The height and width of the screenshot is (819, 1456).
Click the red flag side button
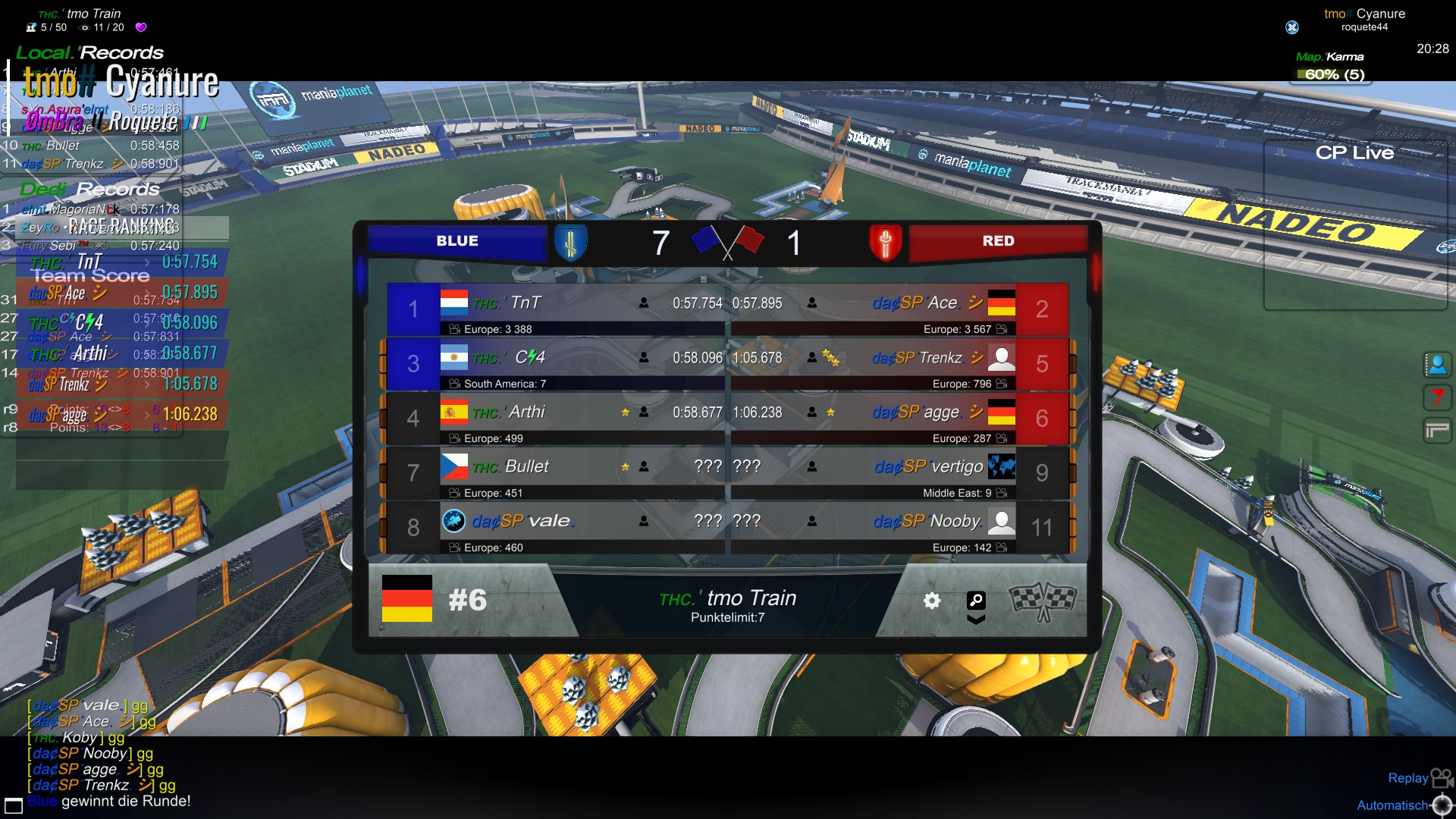[1437, 397]
